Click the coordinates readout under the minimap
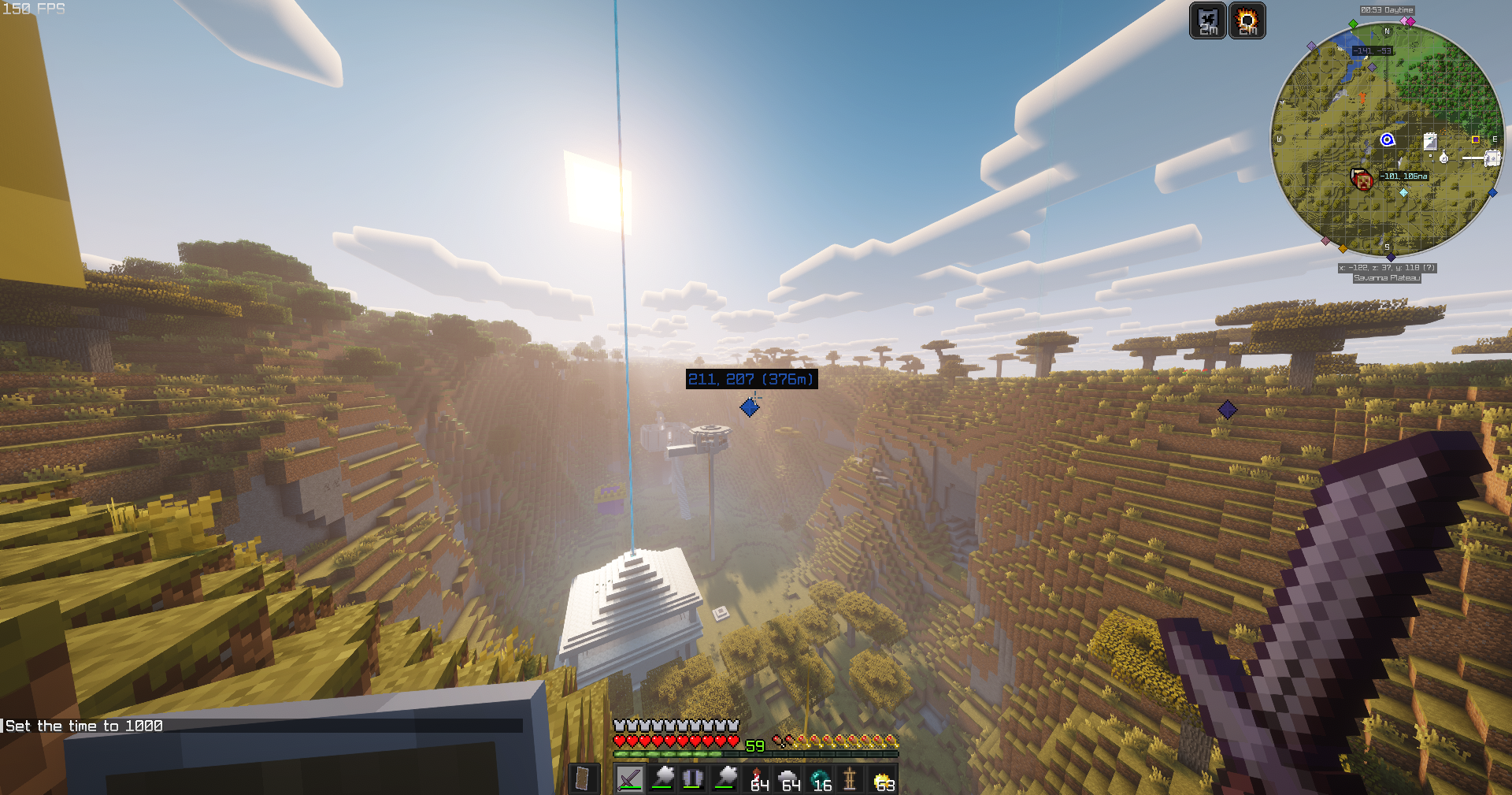1512x795 pixels. coord(1387,268)
